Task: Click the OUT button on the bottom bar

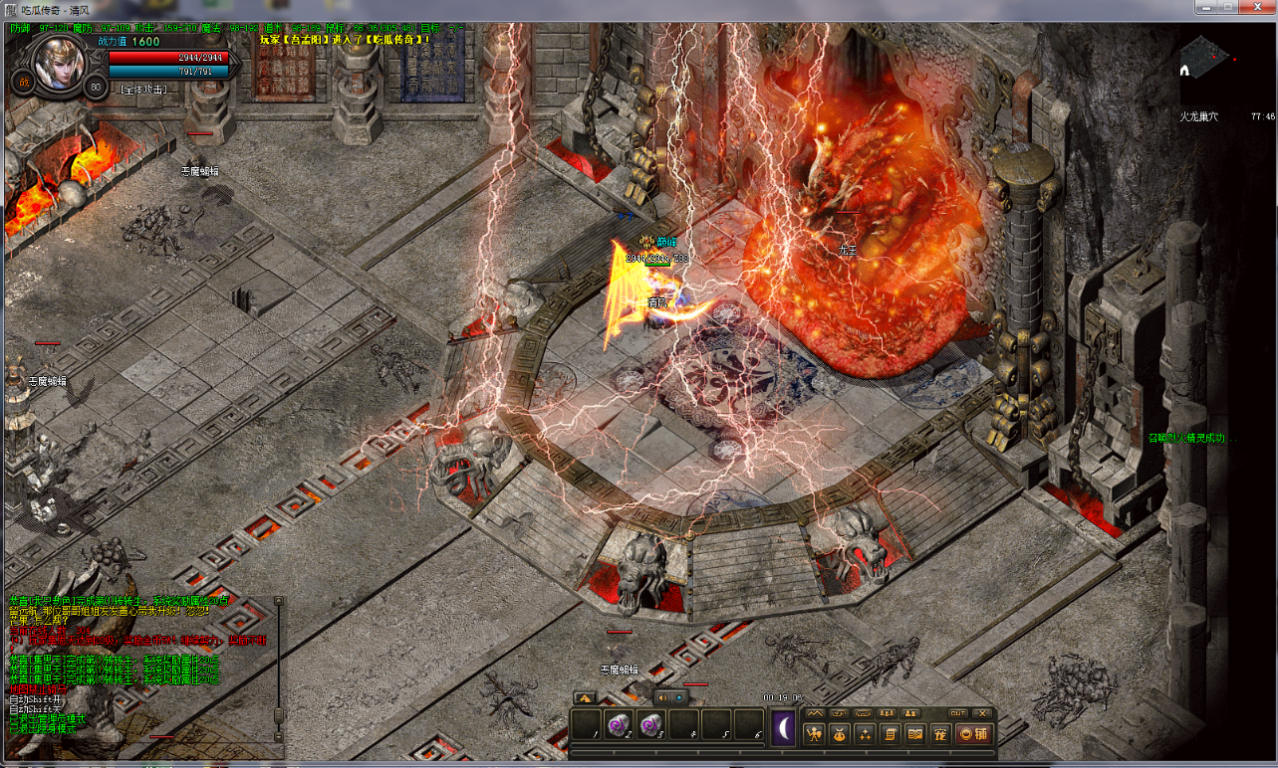Action: [x=957, y=713]
